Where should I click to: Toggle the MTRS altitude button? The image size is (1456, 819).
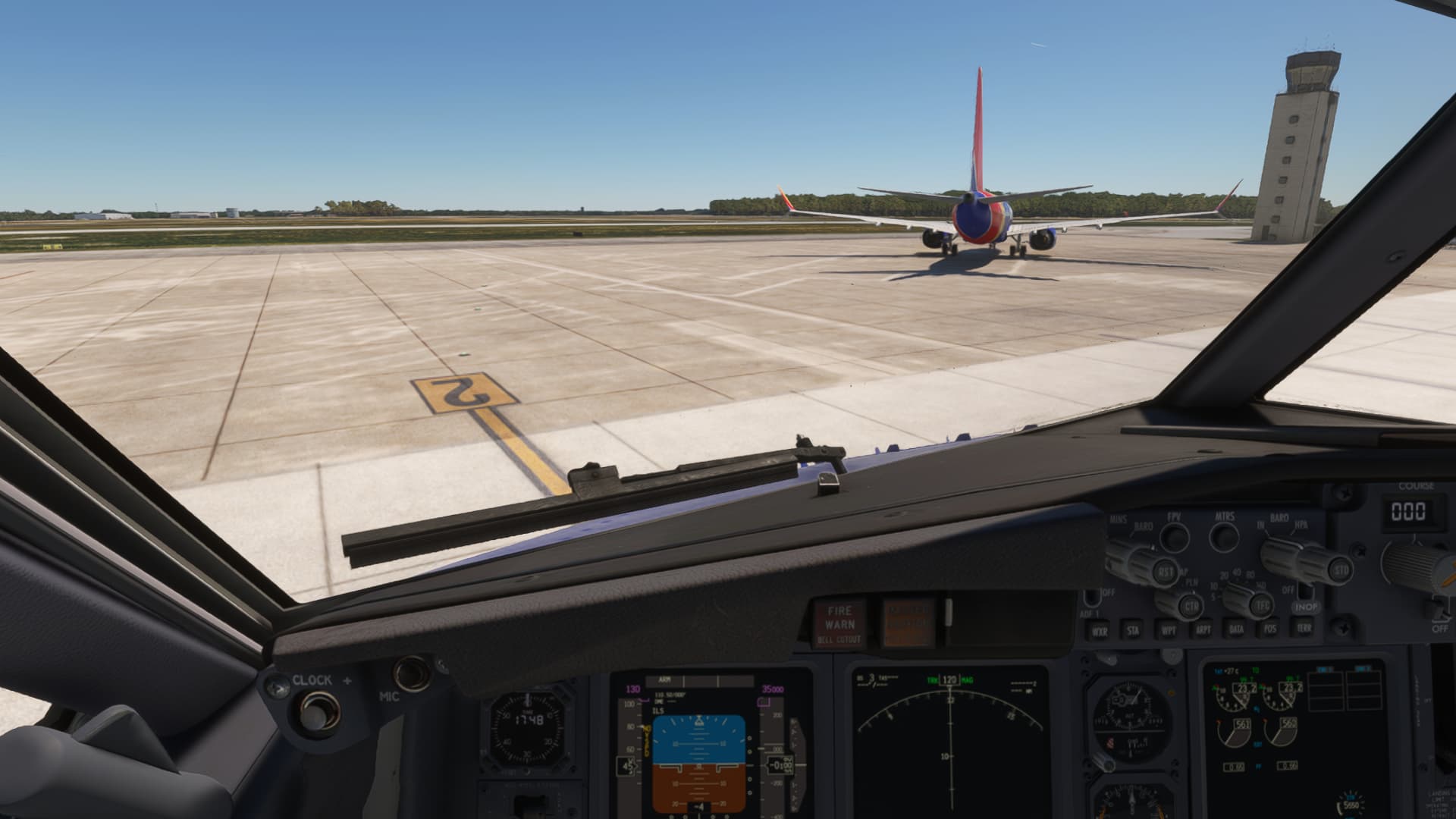(1224, 537)
